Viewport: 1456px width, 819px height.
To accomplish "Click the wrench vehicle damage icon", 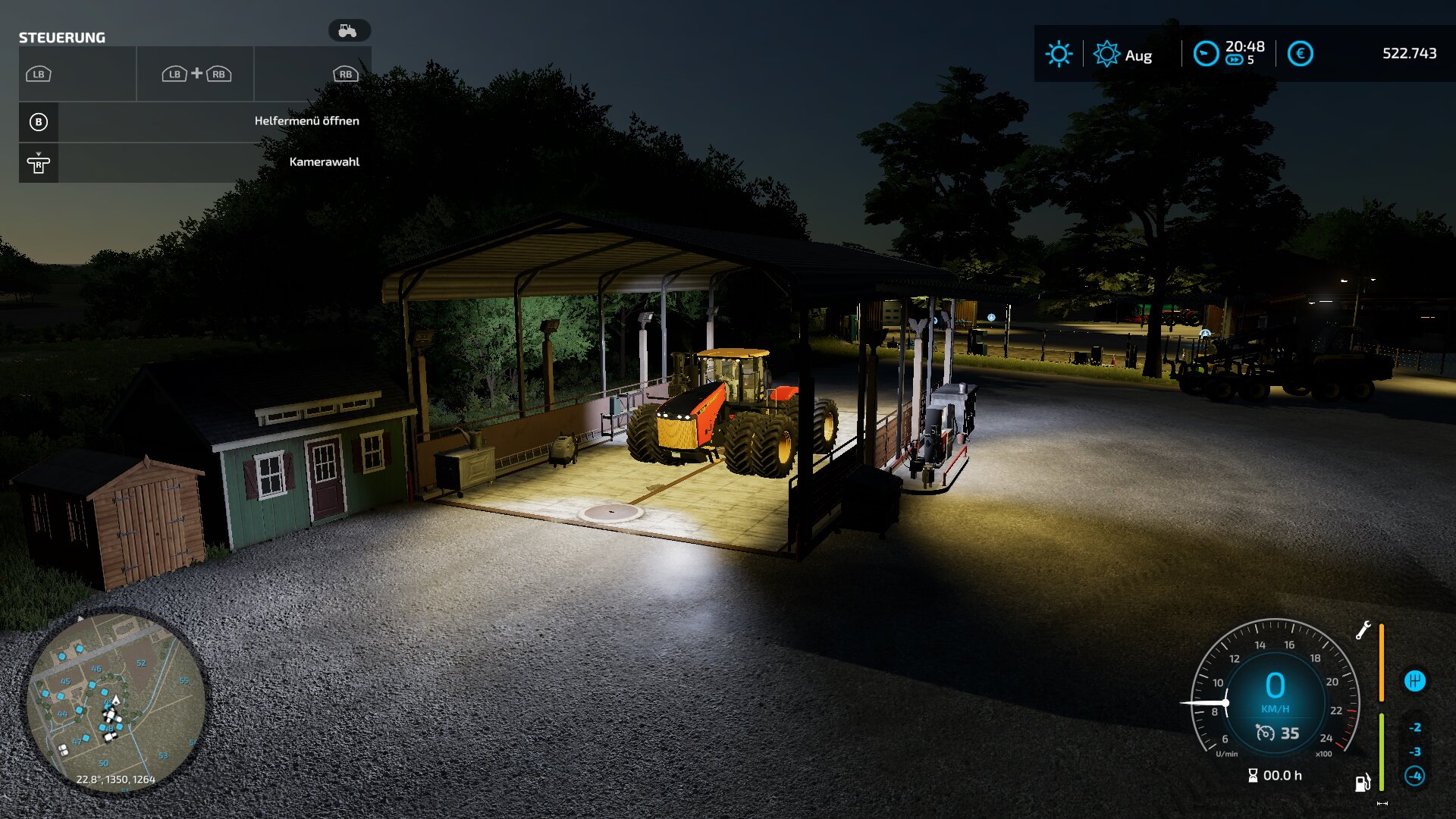I will tap(1363, 630).
